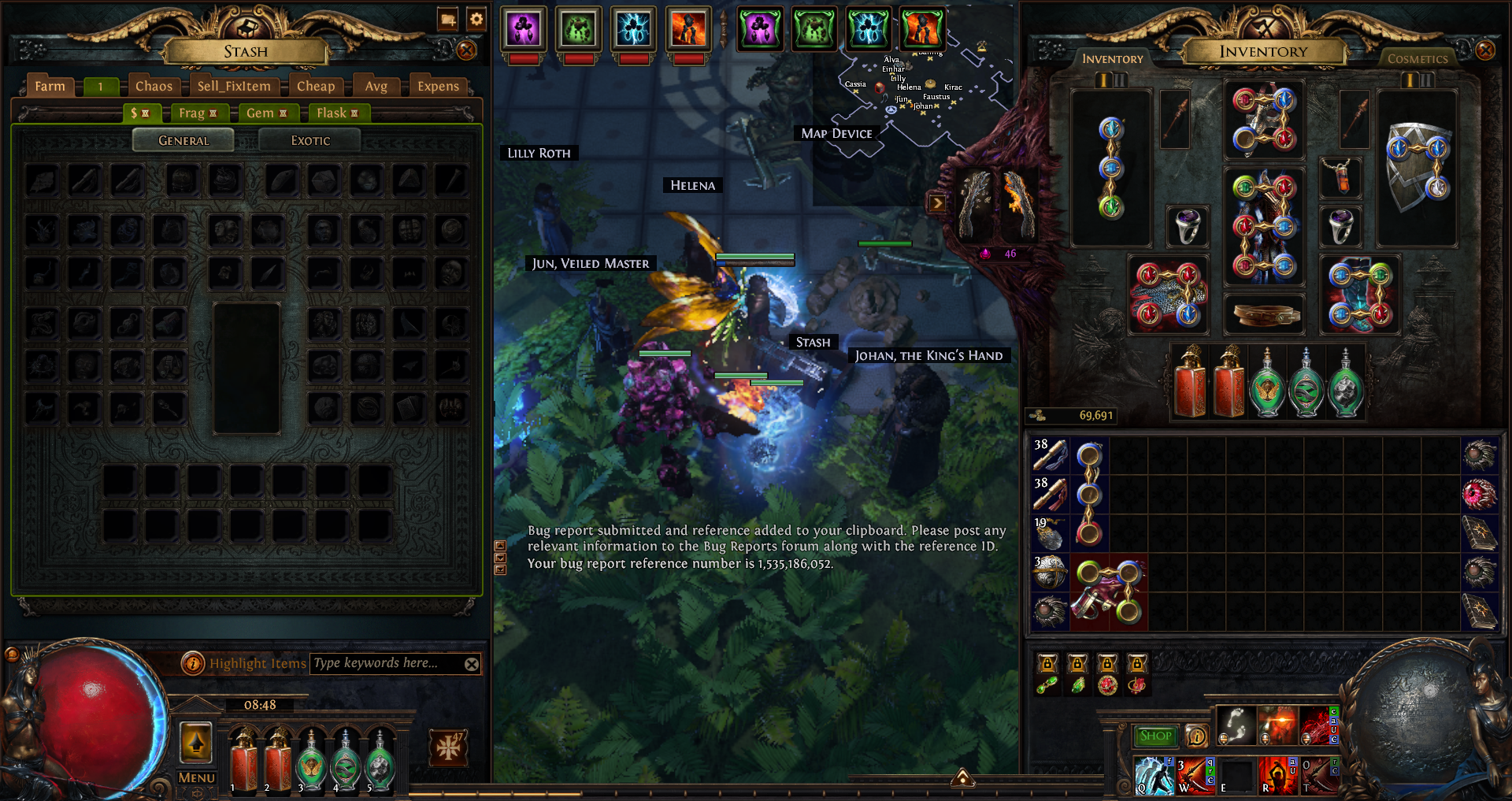Select the General currency section
1512x801 pixels.
[183, 140]
